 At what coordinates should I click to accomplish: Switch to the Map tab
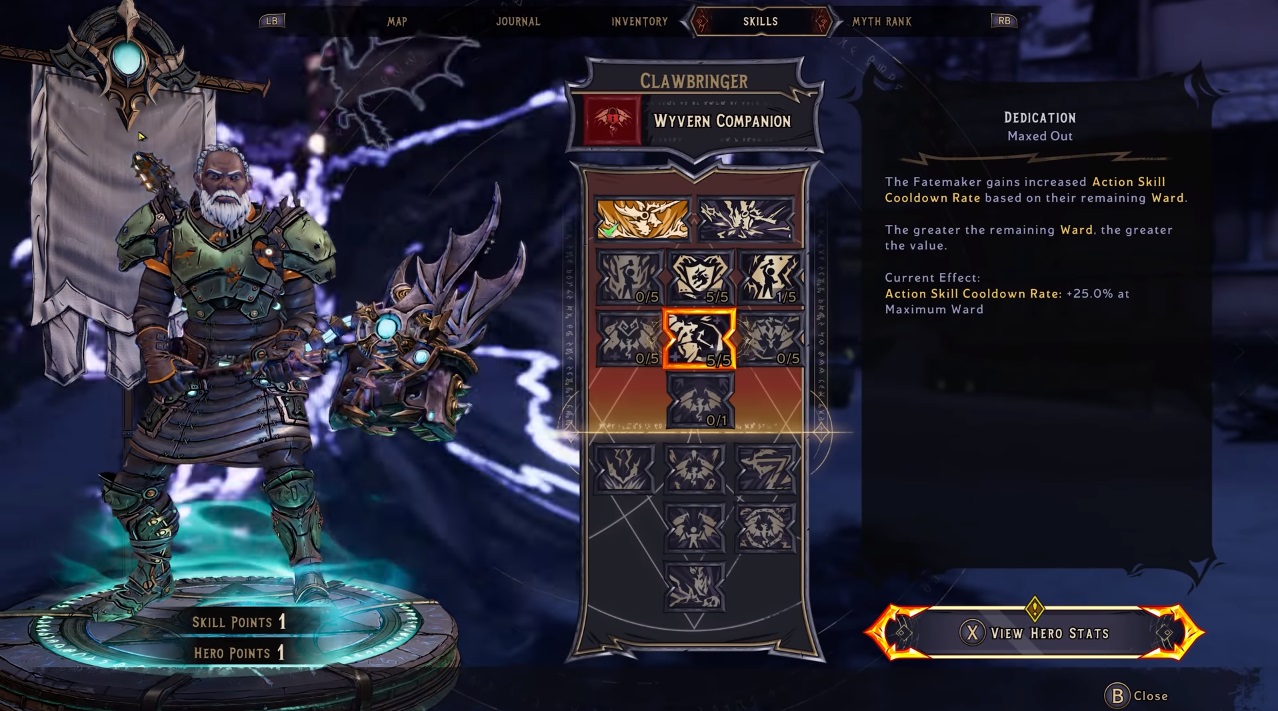point(397,21)
